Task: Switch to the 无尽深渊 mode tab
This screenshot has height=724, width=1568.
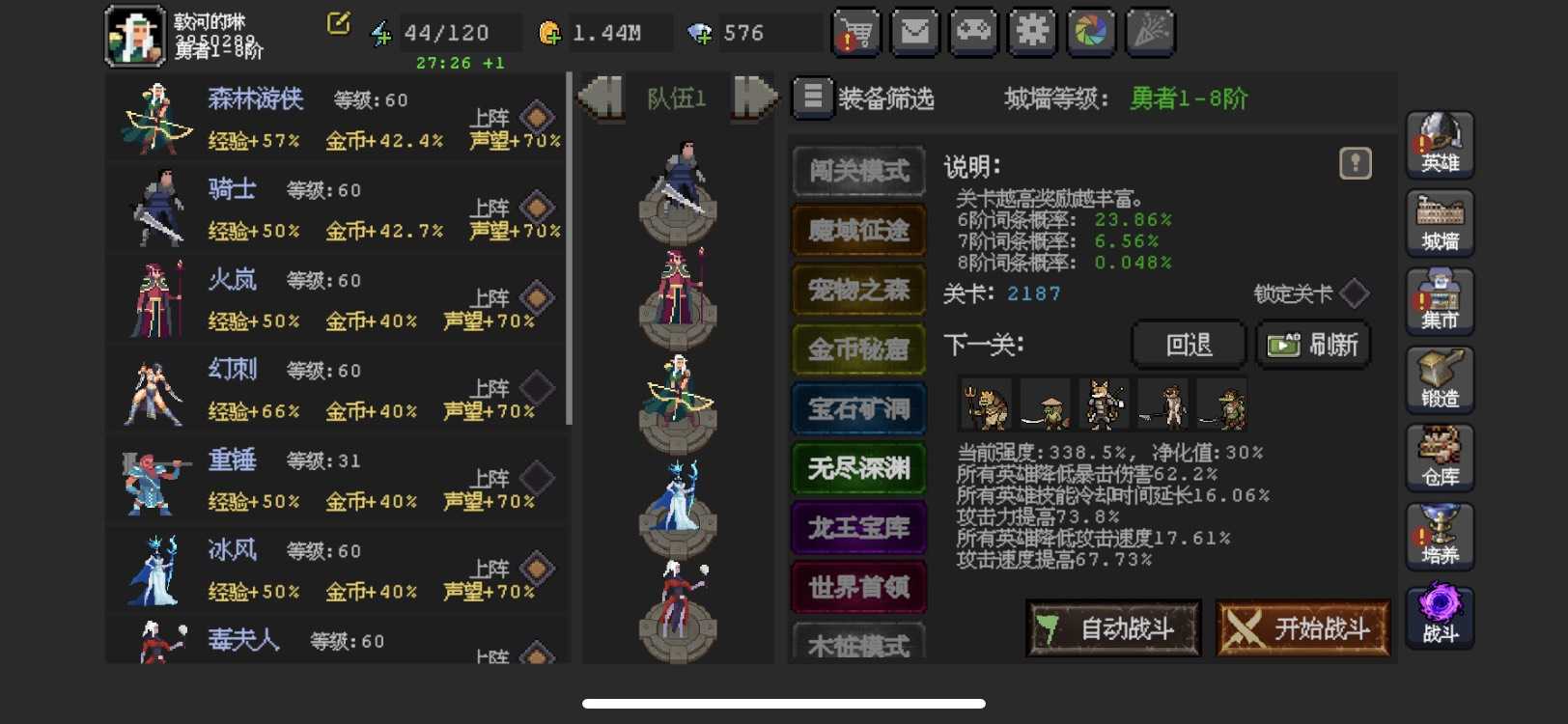Action: (857, 468)
